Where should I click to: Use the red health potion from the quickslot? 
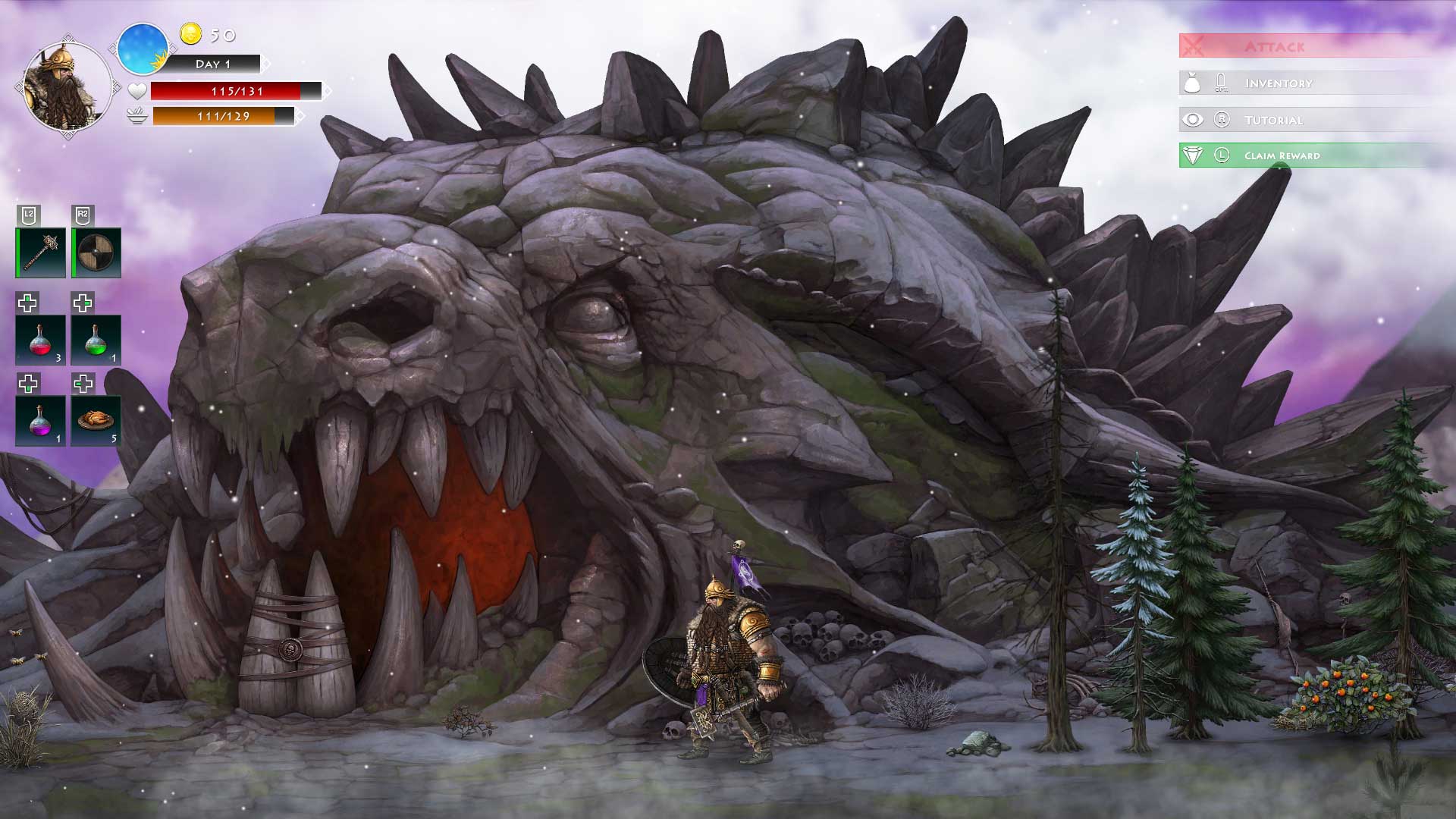tap(39, 340)
